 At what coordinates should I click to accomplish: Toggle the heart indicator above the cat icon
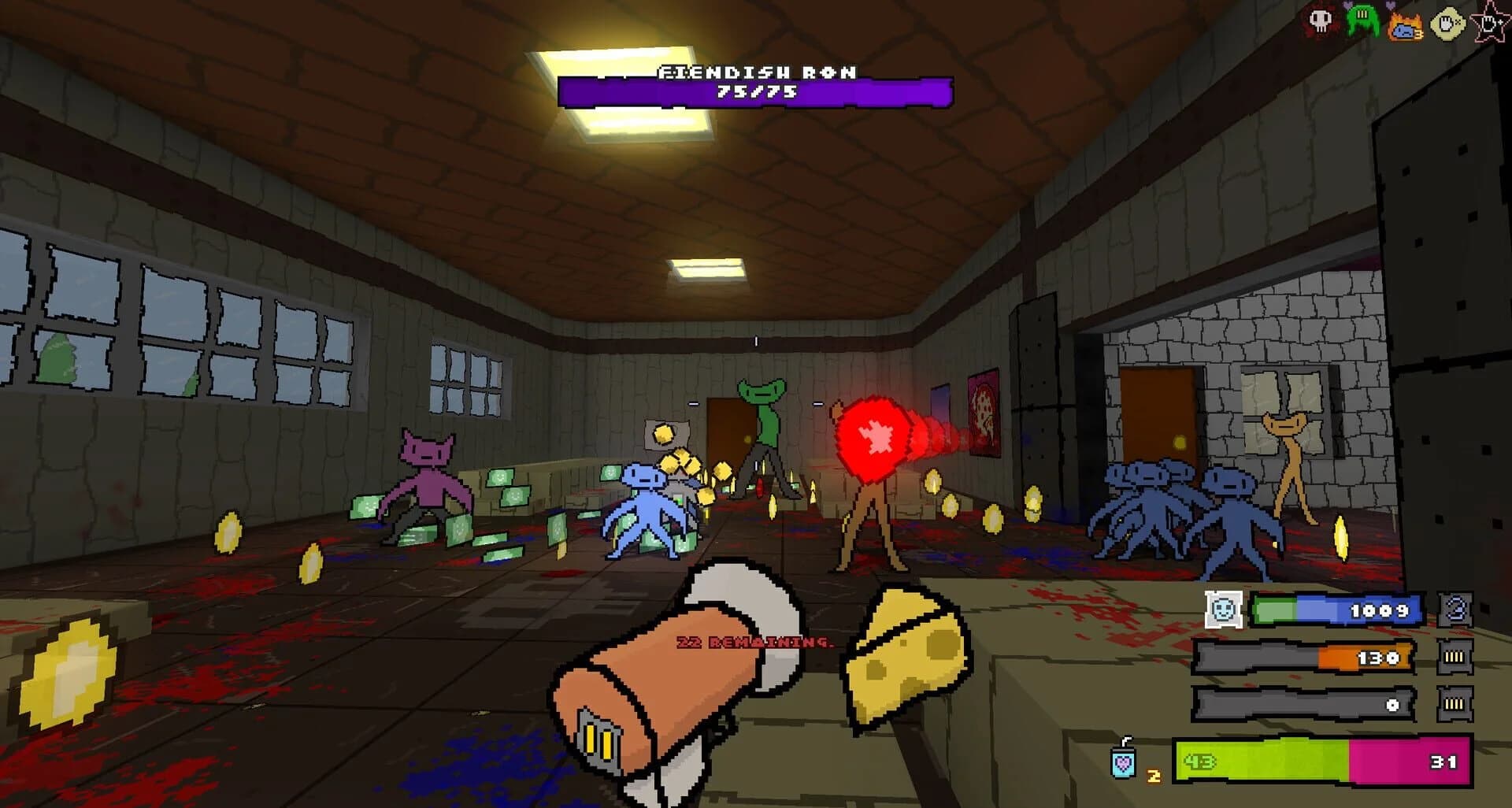(x=1390, y=6)
